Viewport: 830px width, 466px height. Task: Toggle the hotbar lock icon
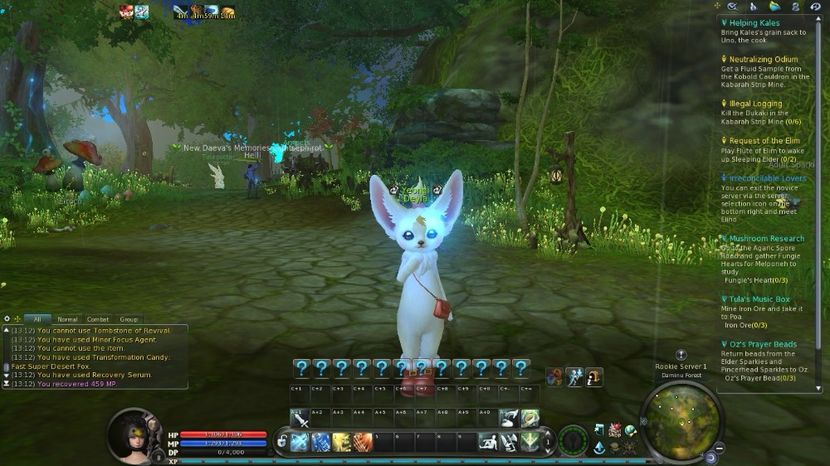click(282, 441)
